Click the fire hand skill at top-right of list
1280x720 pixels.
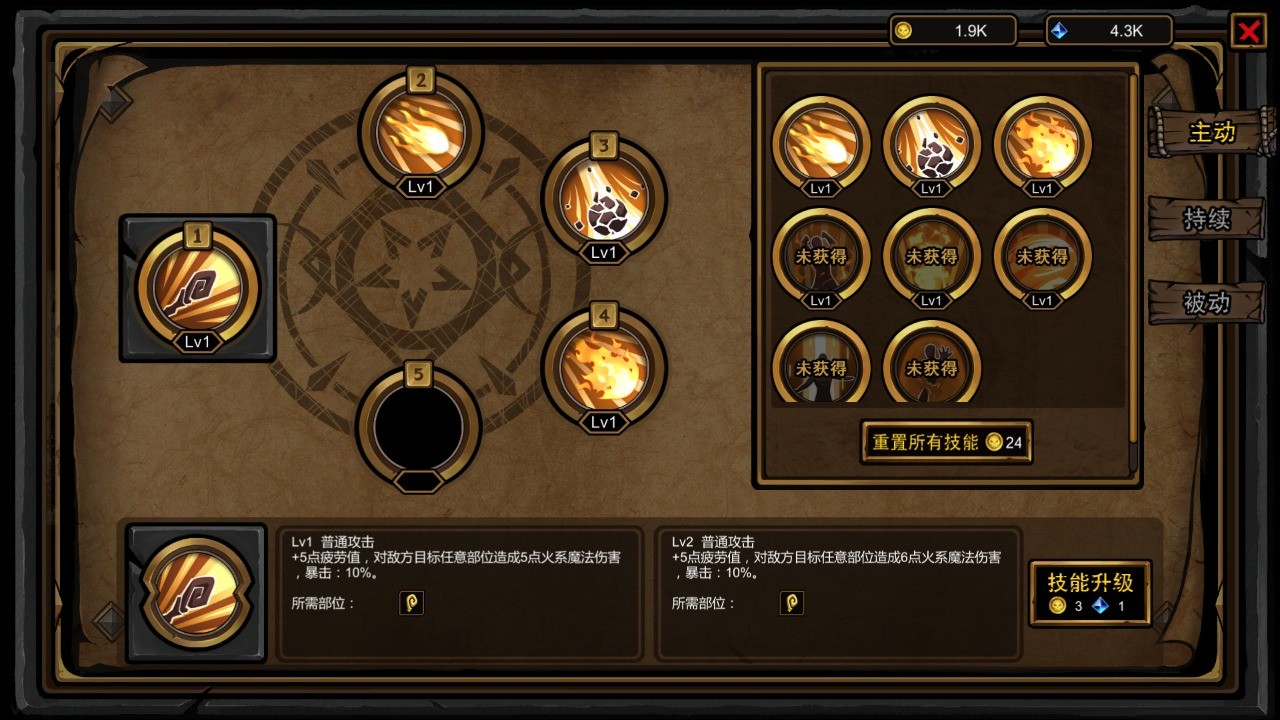(x=1042, y=145)
